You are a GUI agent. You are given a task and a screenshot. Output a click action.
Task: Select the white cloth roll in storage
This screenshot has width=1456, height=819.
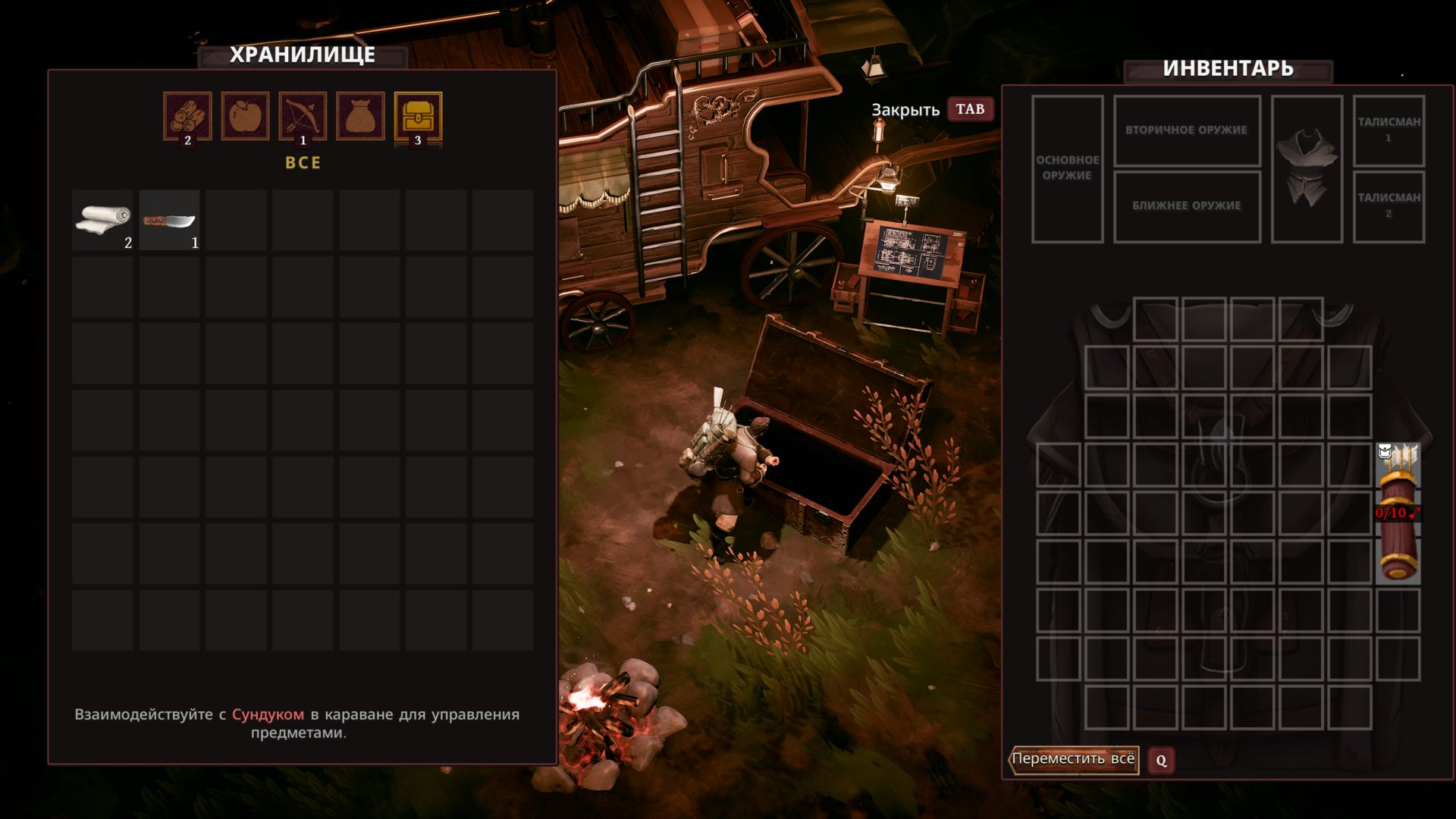click(102, 220)
